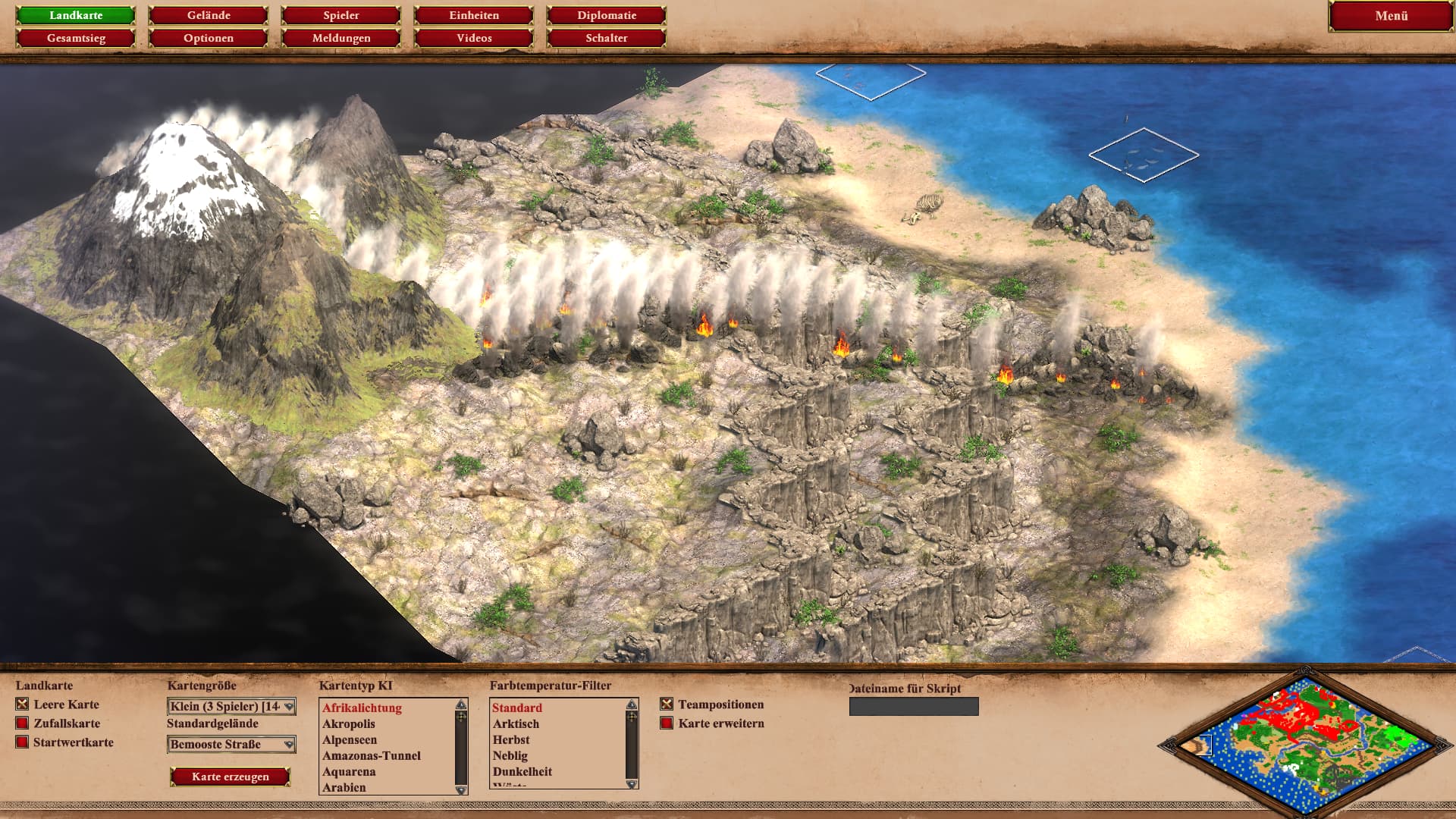Toggle the Teampositionen checkbox
The height and width of the screenshot is (819, 1456).
(x=667, y=704)
